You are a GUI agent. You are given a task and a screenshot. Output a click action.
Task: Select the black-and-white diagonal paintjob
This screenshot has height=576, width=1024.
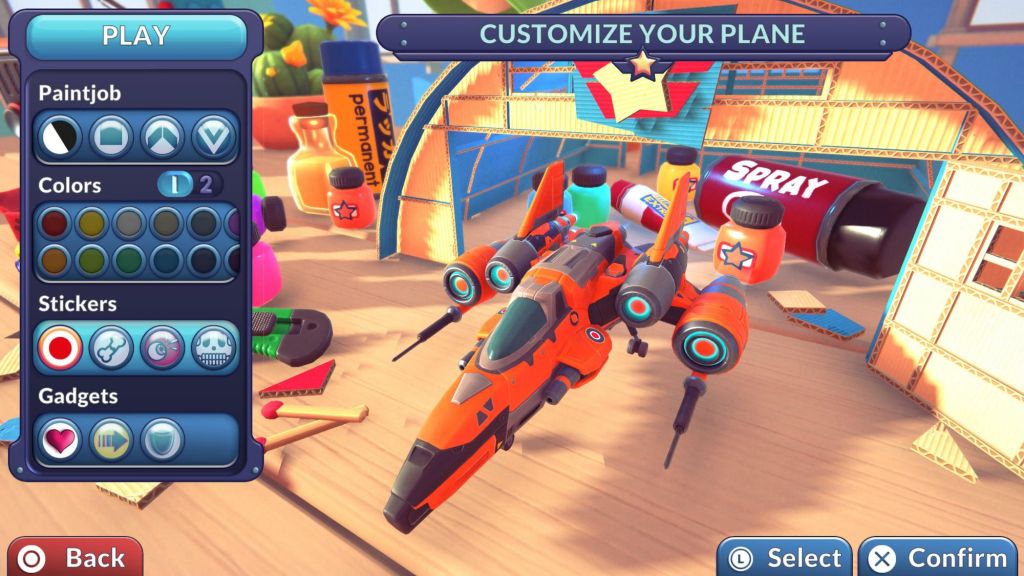[x=60, y=137]
